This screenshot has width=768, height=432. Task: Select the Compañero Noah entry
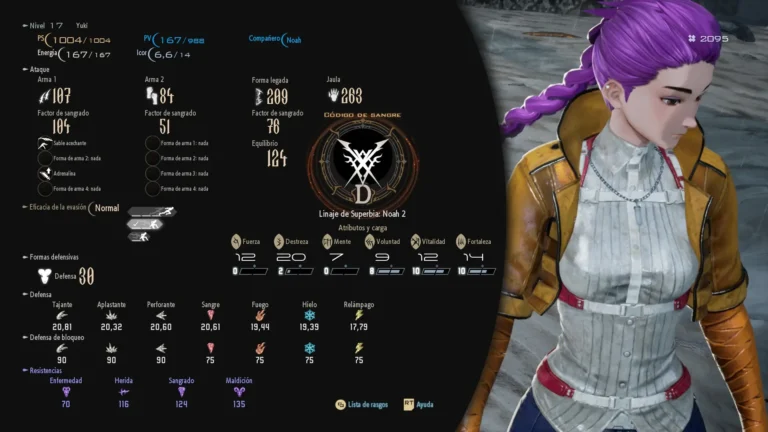tap(292, 40)
